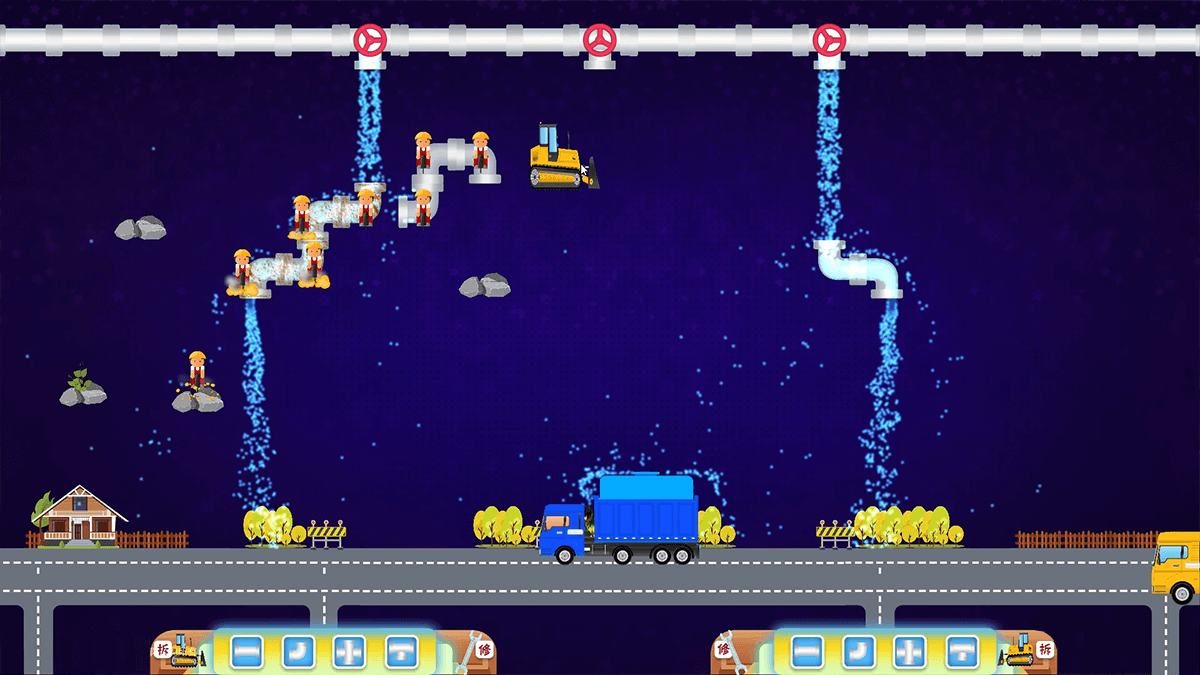Select the straight pipe in the right toolbar
The image size is (1200, 675).
point(807,652)
